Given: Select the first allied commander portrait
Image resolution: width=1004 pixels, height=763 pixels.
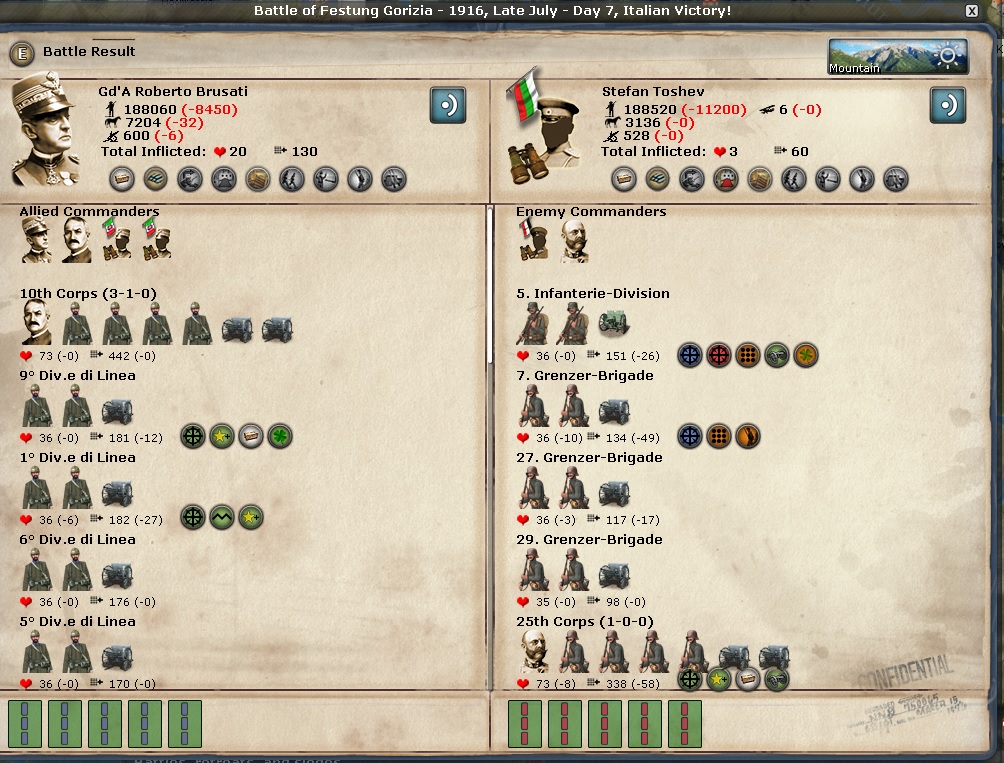Looking at the screenshot, I should 36,241.
